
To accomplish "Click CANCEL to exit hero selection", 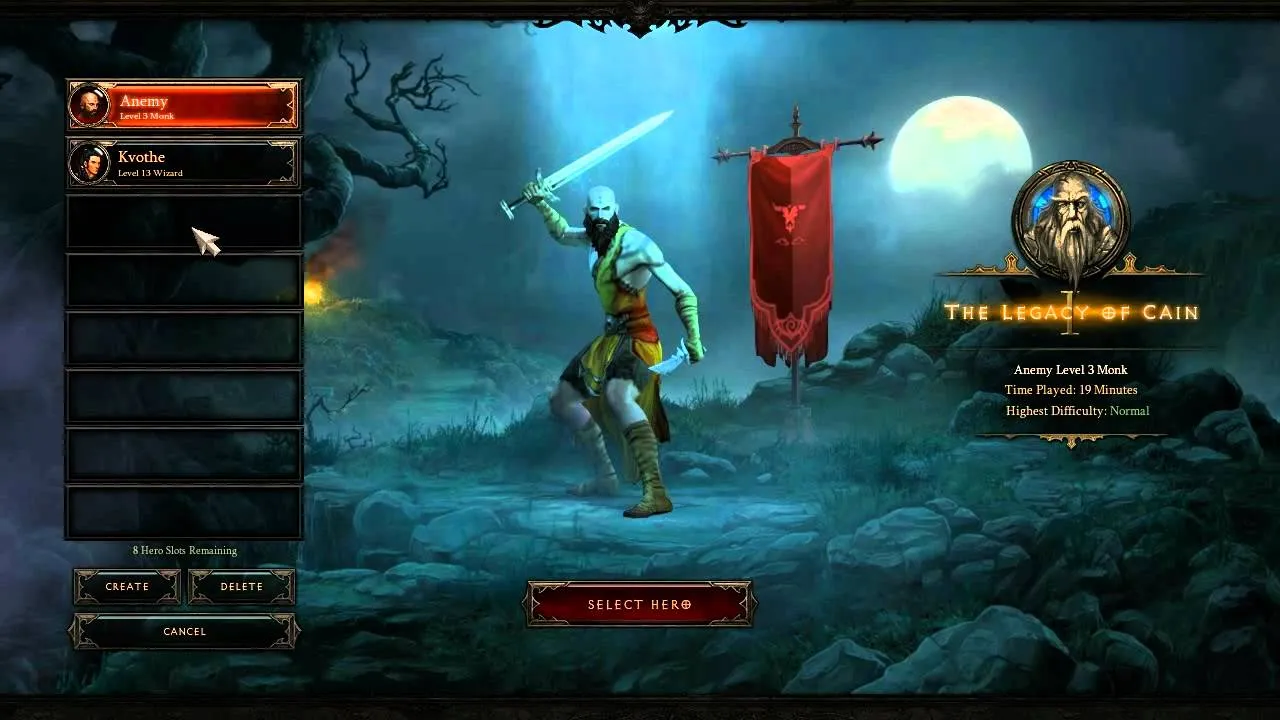I will pos(183,631).
